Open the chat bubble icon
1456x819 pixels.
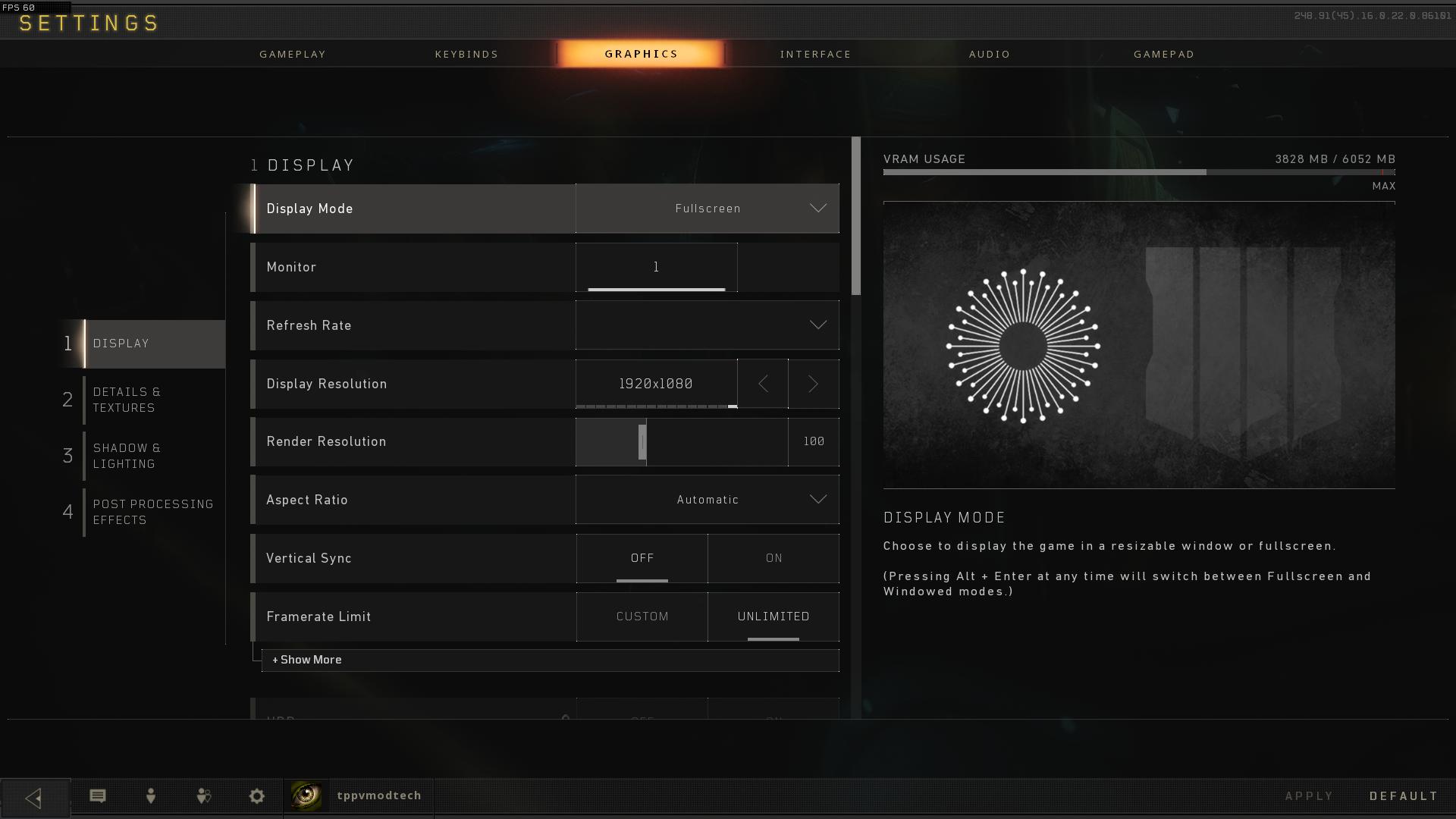pos(98,795)
